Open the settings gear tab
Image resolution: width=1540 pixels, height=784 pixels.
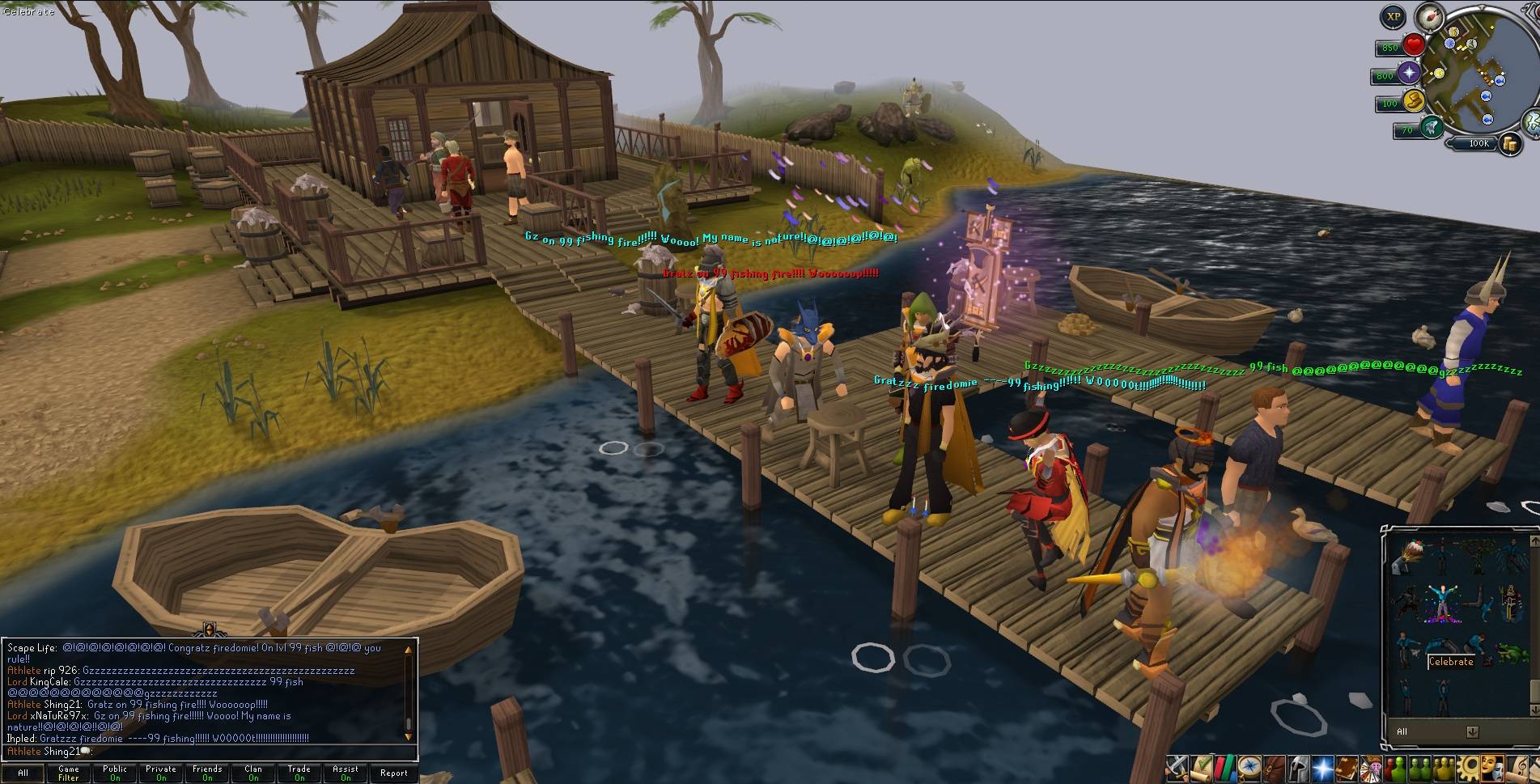click(1469, 766)
